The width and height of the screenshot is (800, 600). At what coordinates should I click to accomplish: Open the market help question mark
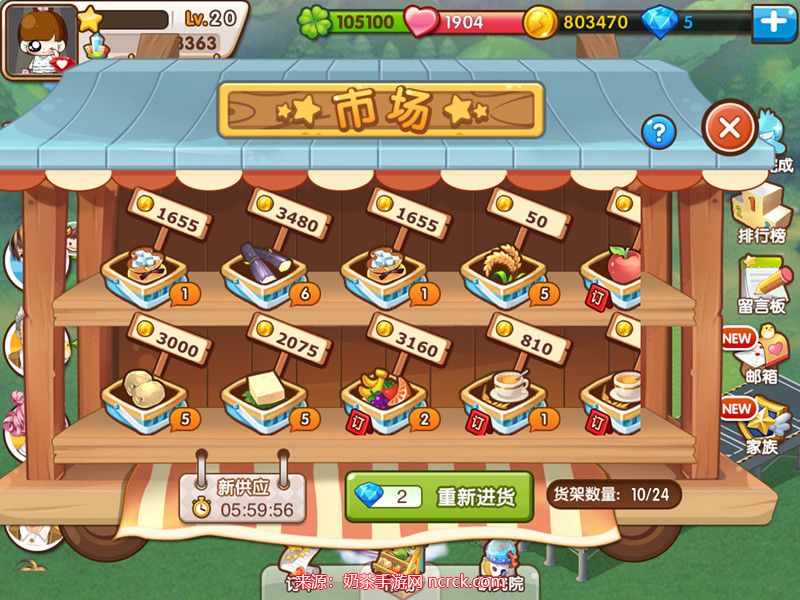[x=658, y=131]
